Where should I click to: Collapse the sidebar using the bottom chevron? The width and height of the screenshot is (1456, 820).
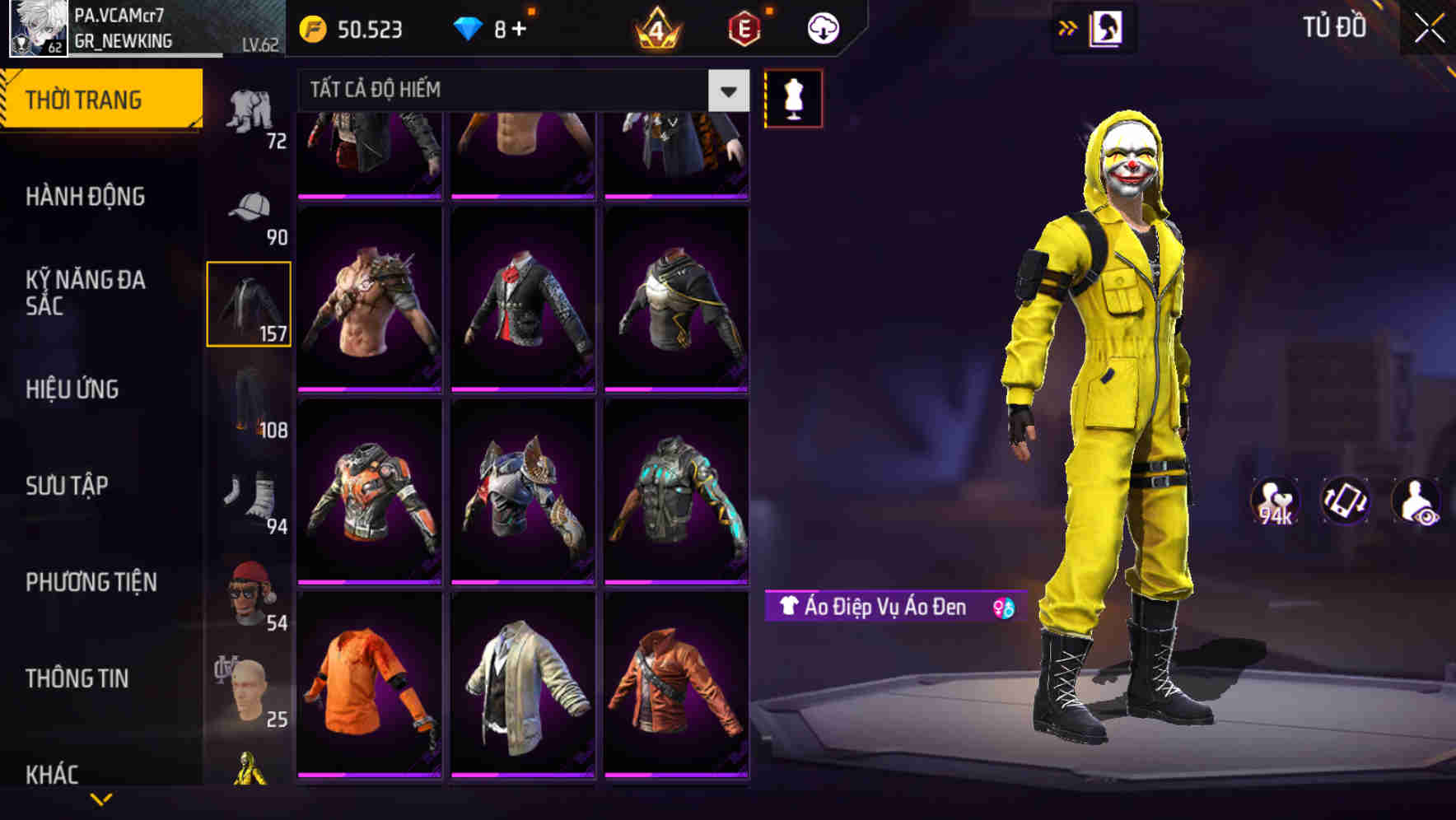(101, 800)
